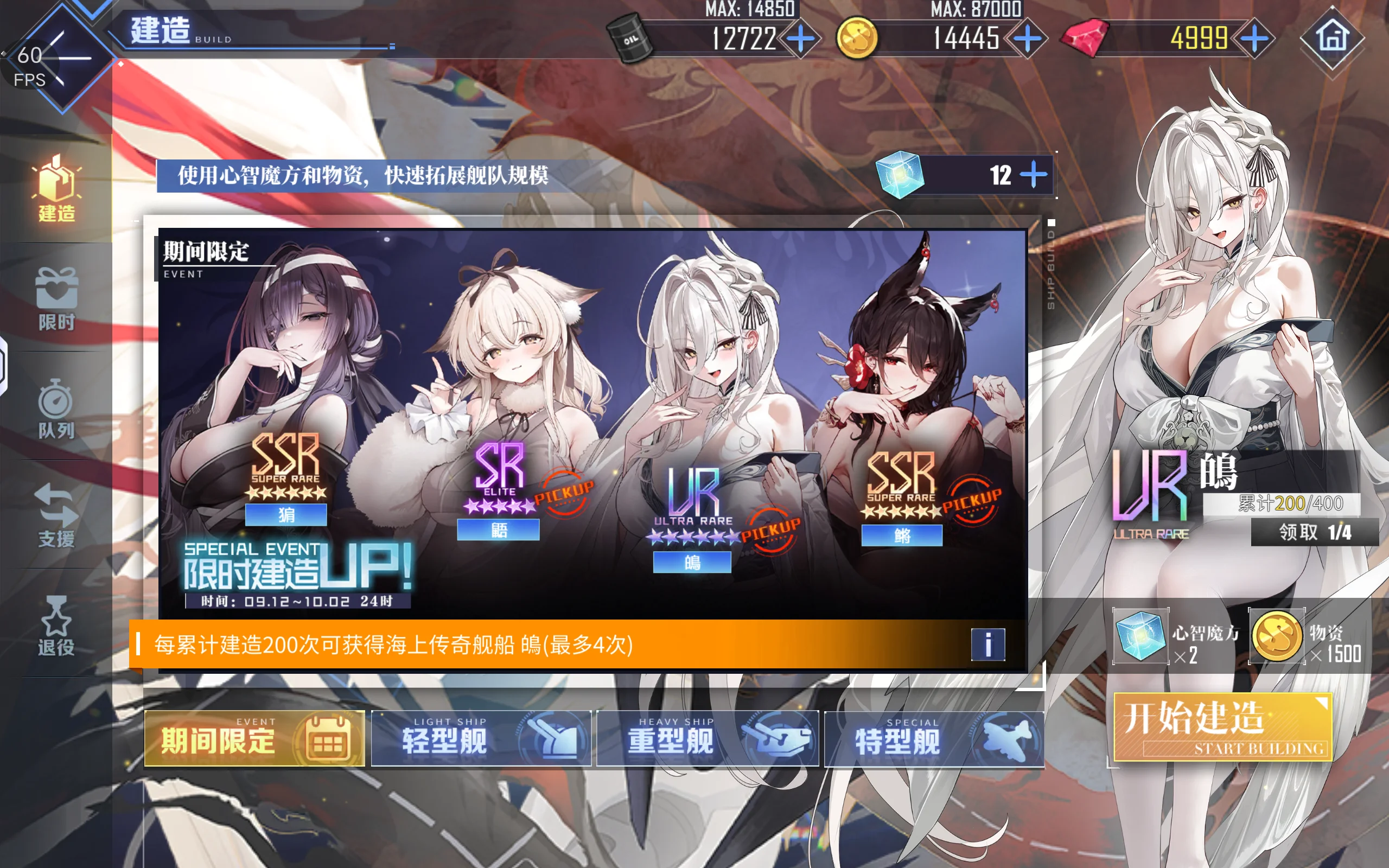Switch to the 队列 queue tab
This screenshot has height=868, width=1389.
click(x=56, y=407)
